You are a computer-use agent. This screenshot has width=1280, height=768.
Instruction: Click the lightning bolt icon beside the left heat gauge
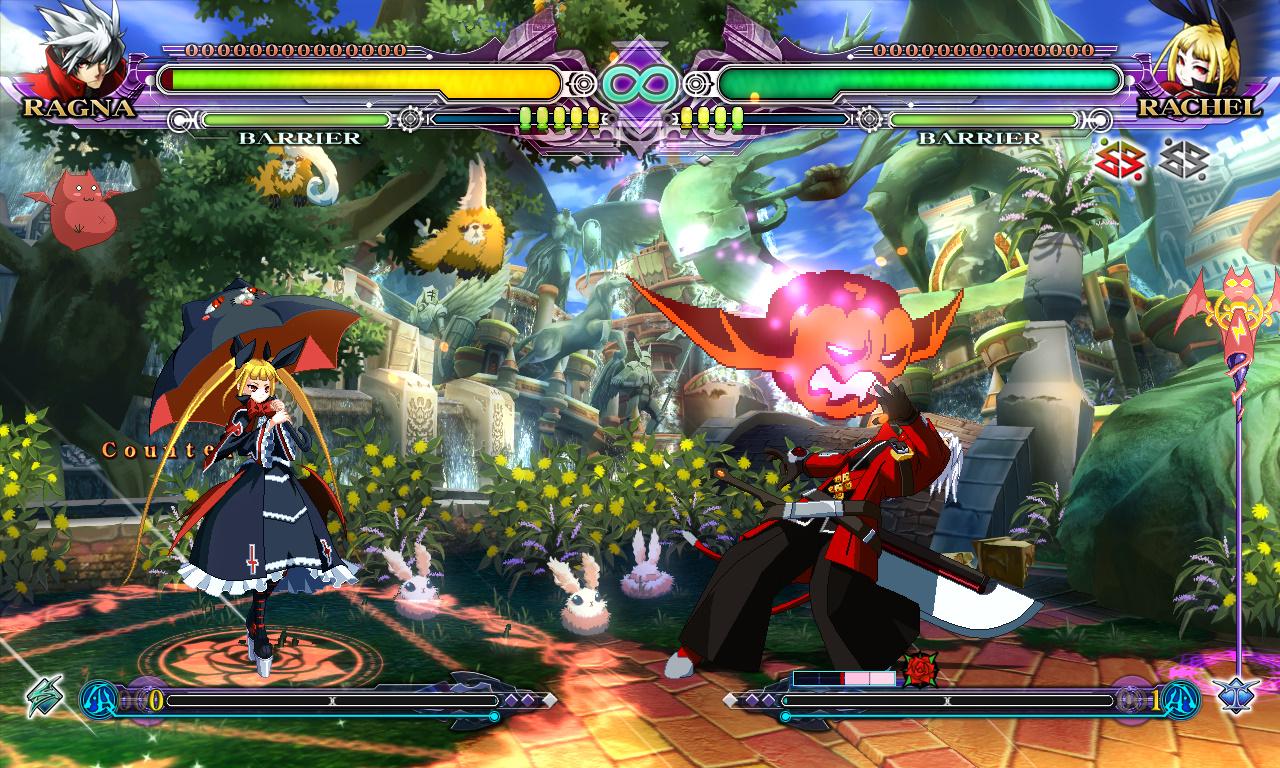pyautogui.click(x=44, y=696)
